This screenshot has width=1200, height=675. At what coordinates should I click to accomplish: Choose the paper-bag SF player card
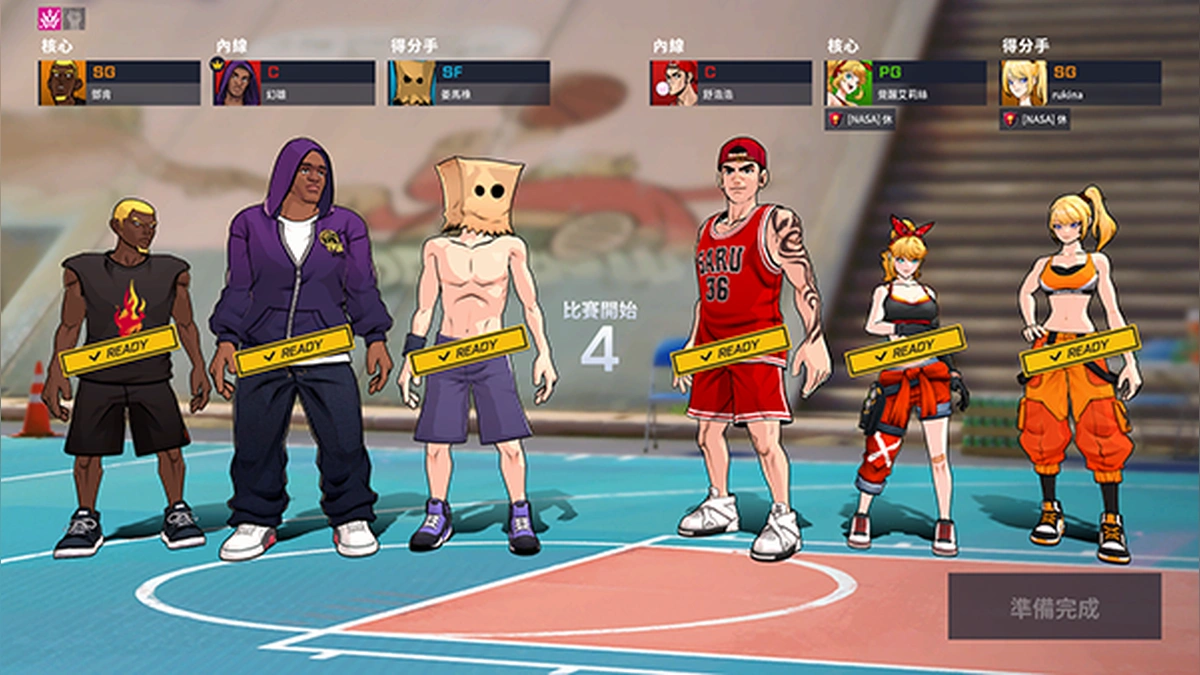[x=469, y=83]
